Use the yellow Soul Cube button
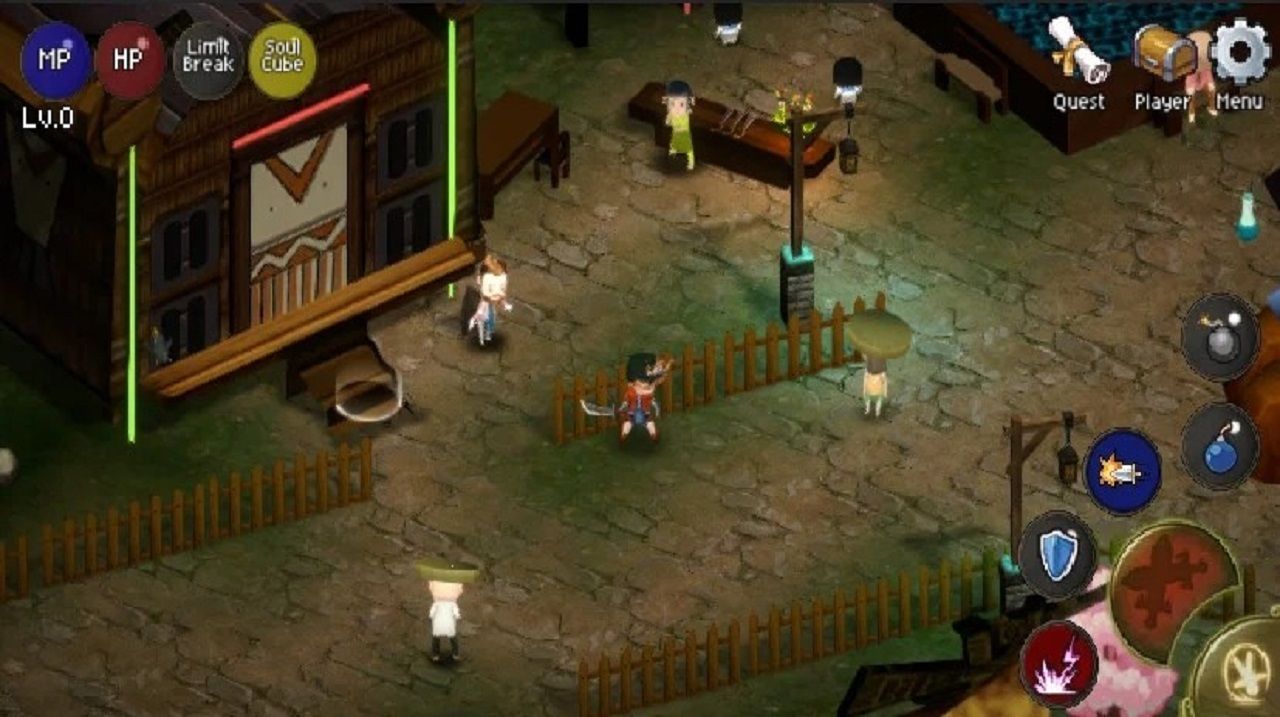1280x717 pixels. (282, 60)
